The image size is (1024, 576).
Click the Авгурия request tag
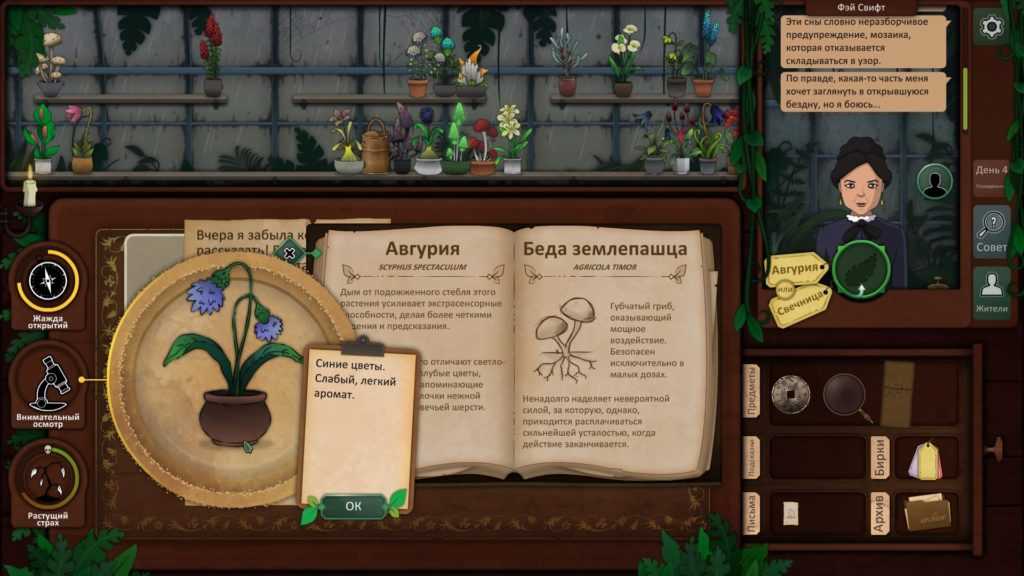point(797,268)
